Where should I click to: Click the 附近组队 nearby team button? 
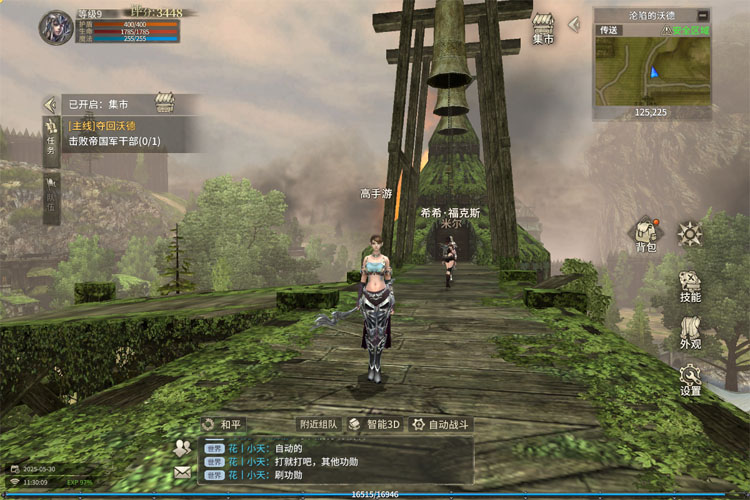[x=317, y=424]
